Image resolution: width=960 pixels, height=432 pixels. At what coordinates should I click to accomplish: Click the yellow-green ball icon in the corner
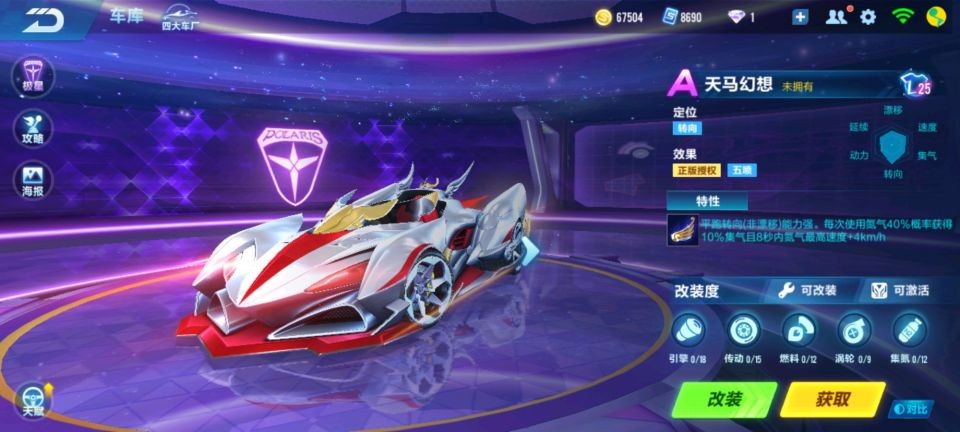point(936,17)
